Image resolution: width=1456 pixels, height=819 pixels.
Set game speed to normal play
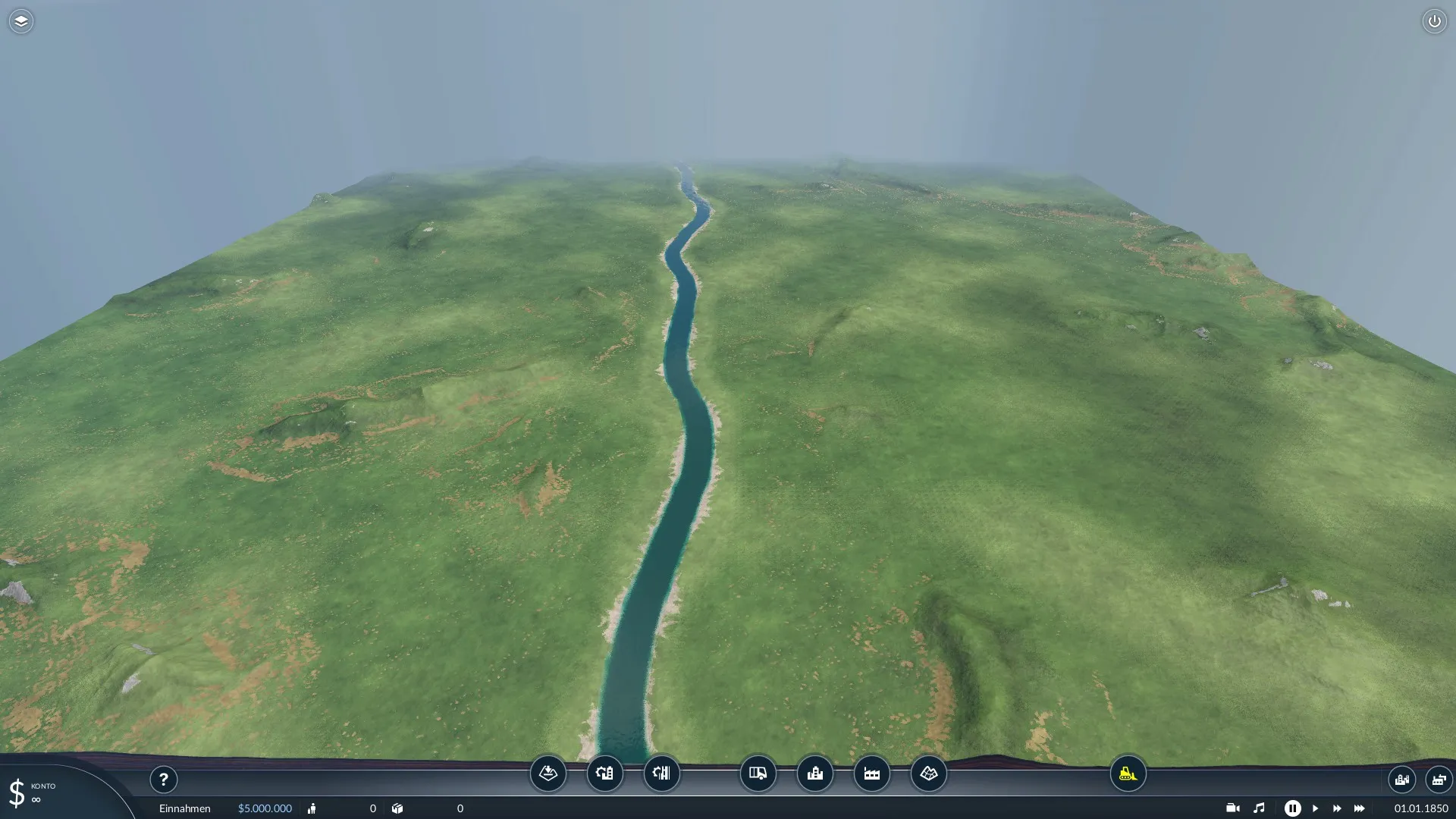[1315, 808]
